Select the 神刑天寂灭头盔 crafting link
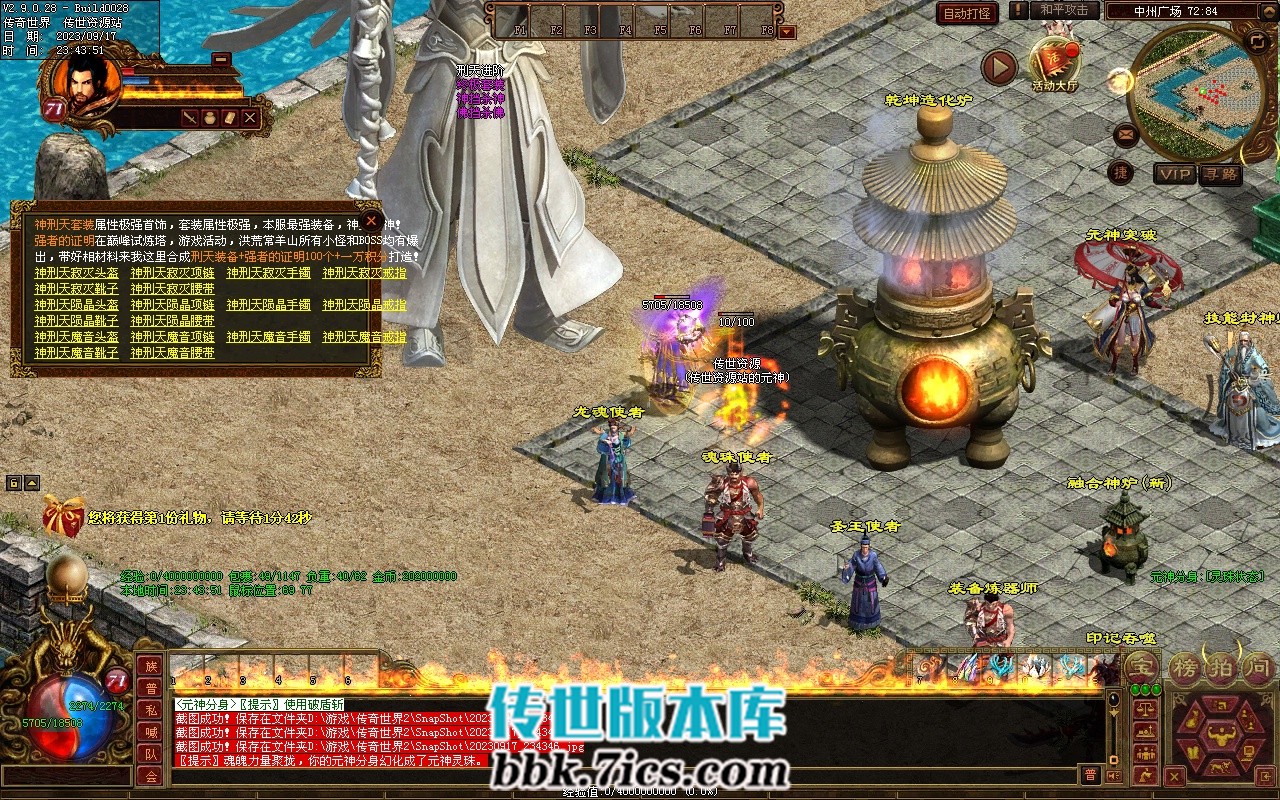 click(x=77, y=273)
